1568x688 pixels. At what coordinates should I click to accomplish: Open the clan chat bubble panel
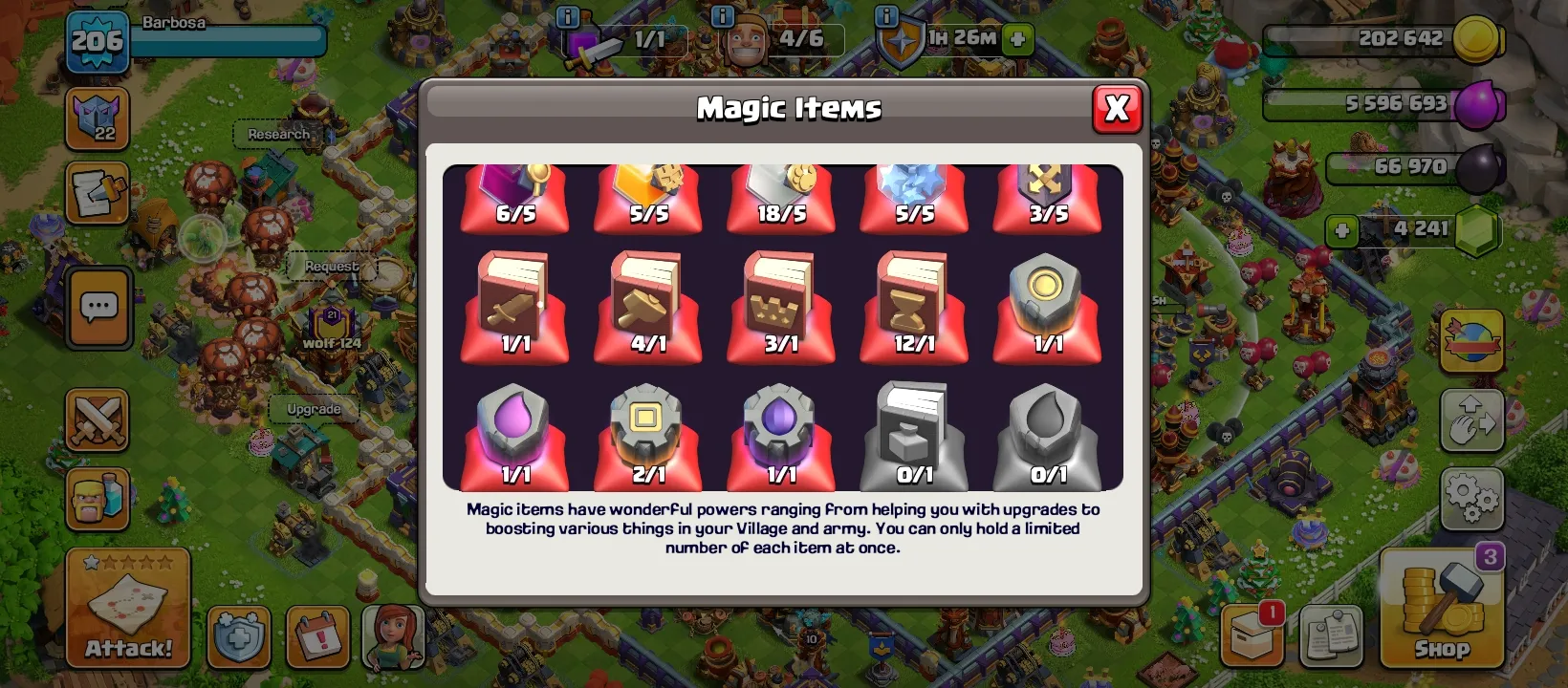point(96,309)
